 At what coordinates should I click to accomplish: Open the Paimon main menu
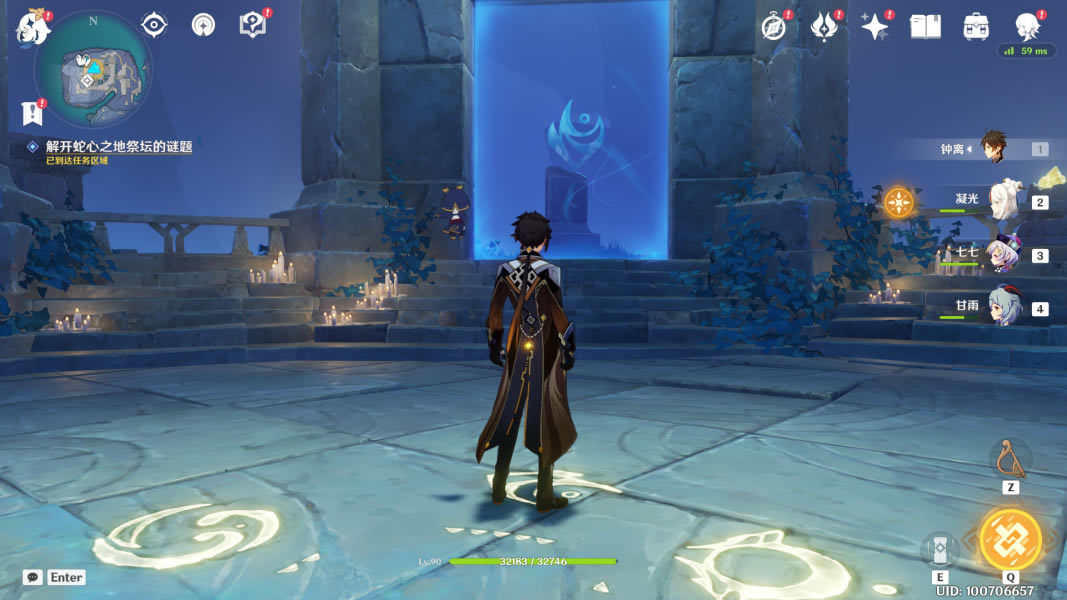[x=33, y=28]
